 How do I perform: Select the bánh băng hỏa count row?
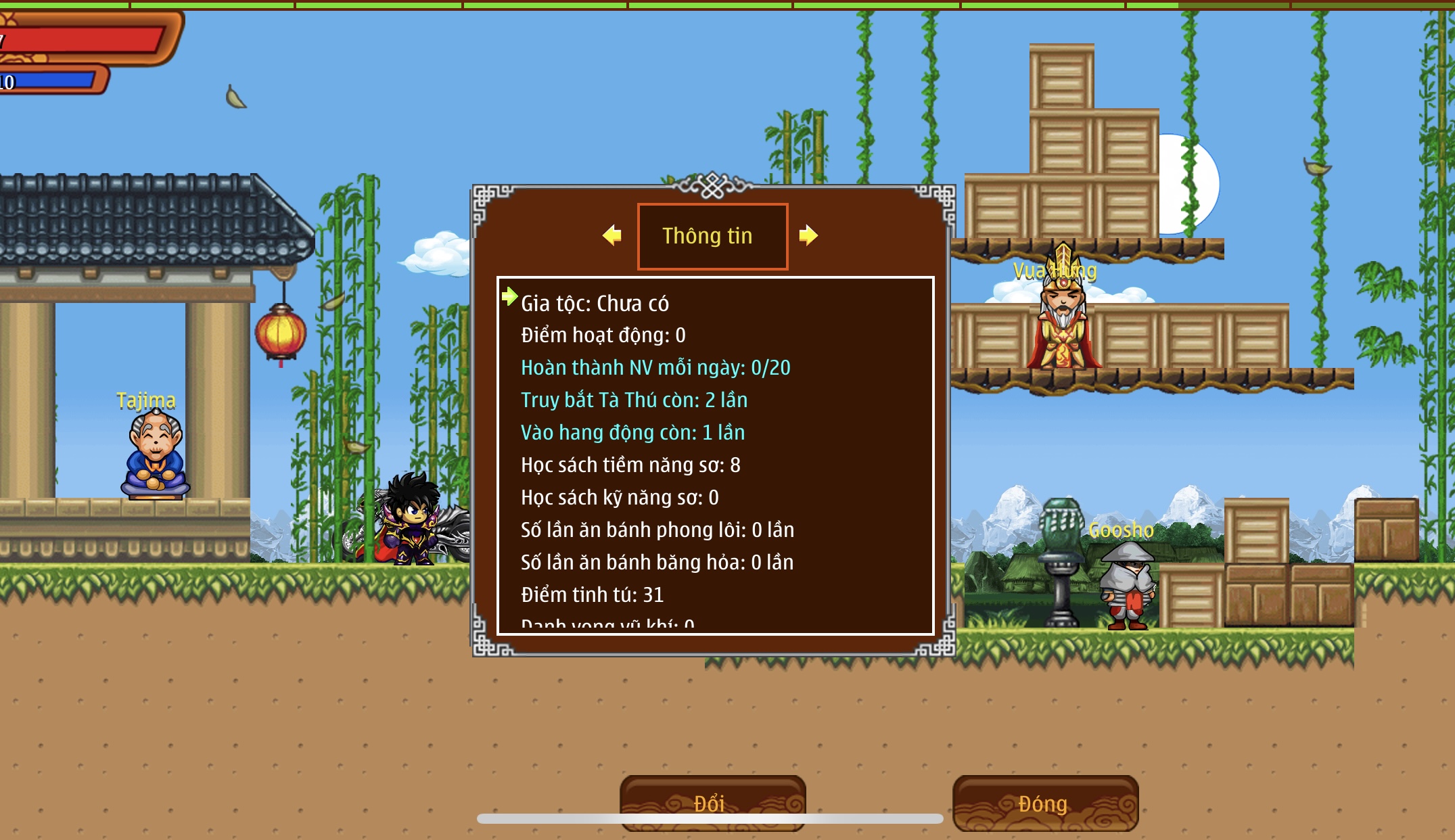coord(657,563)
